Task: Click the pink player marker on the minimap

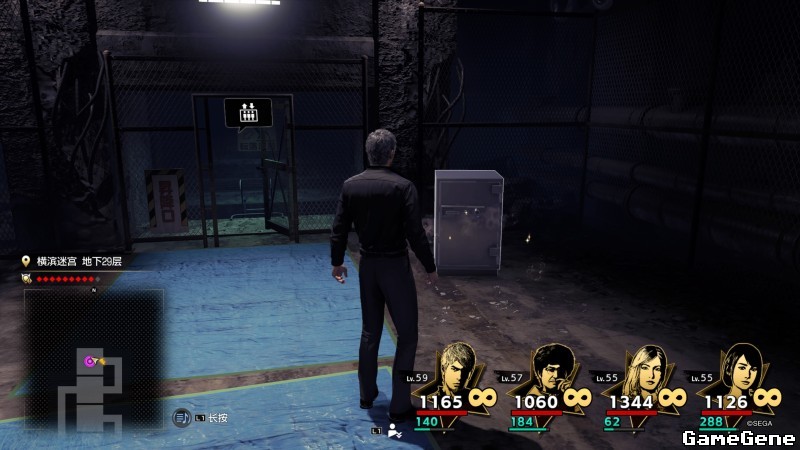Action: [90, 361]
